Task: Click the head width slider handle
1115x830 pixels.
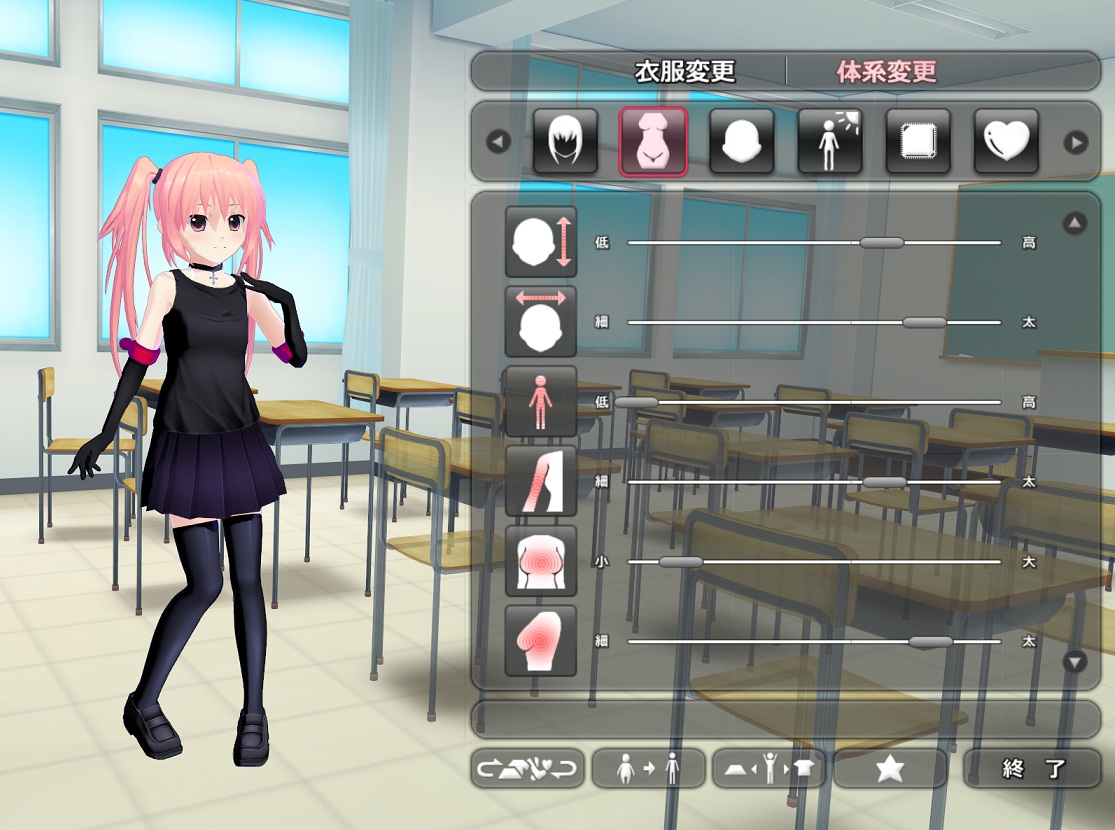Action: pos(923,322)
